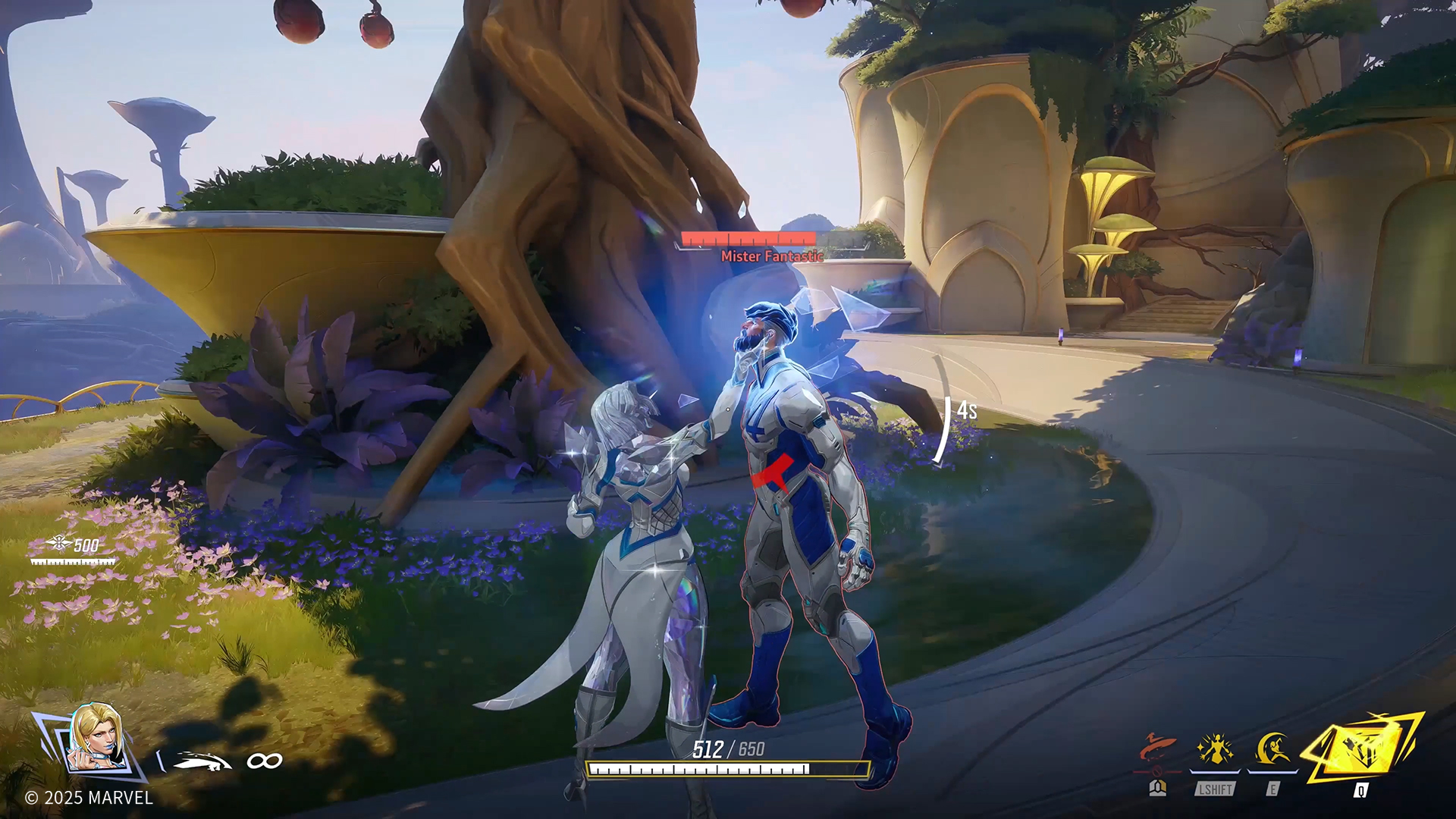Select the disabled red ability icon

1157,750
